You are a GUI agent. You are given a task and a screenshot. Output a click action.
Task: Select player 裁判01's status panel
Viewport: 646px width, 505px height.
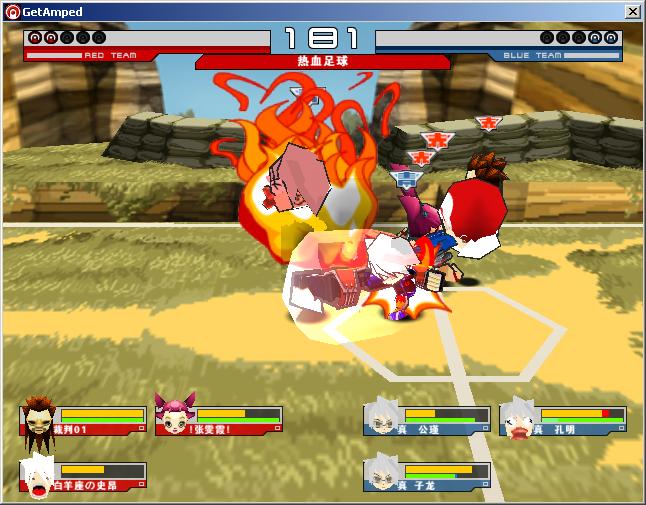(84, 419)
